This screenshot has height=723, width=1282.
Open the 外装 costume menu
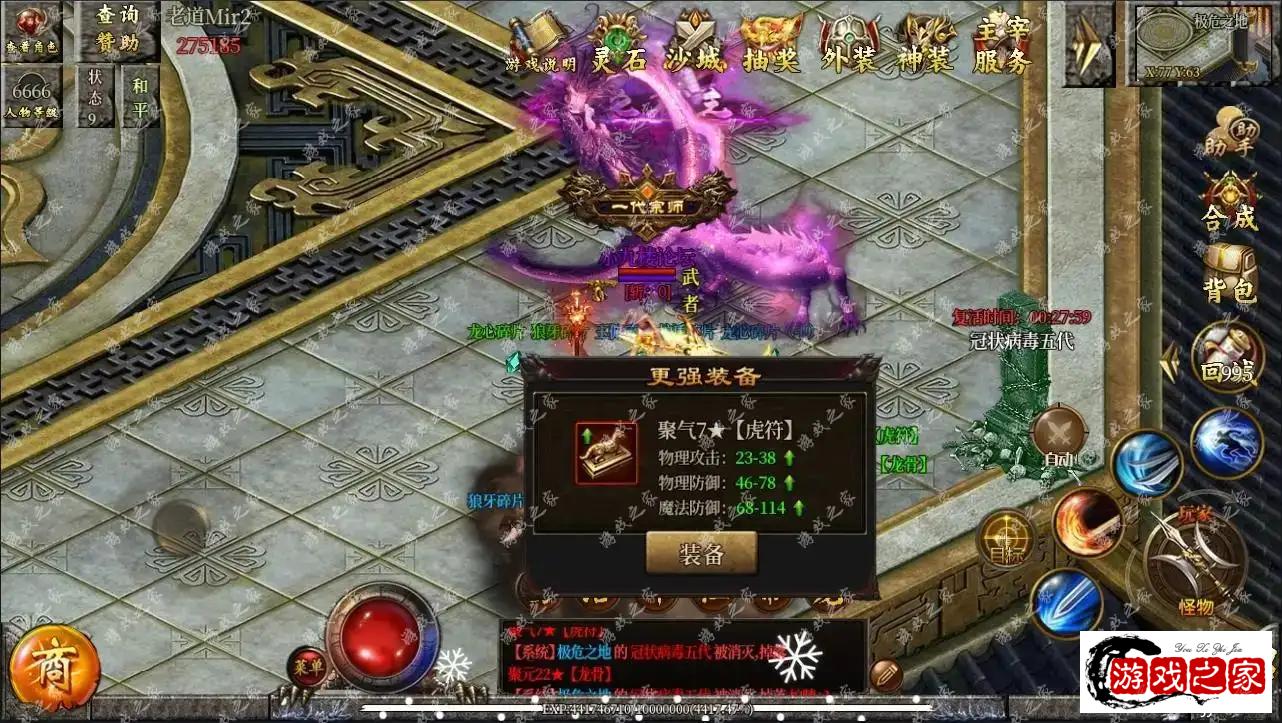click(848, 46)
